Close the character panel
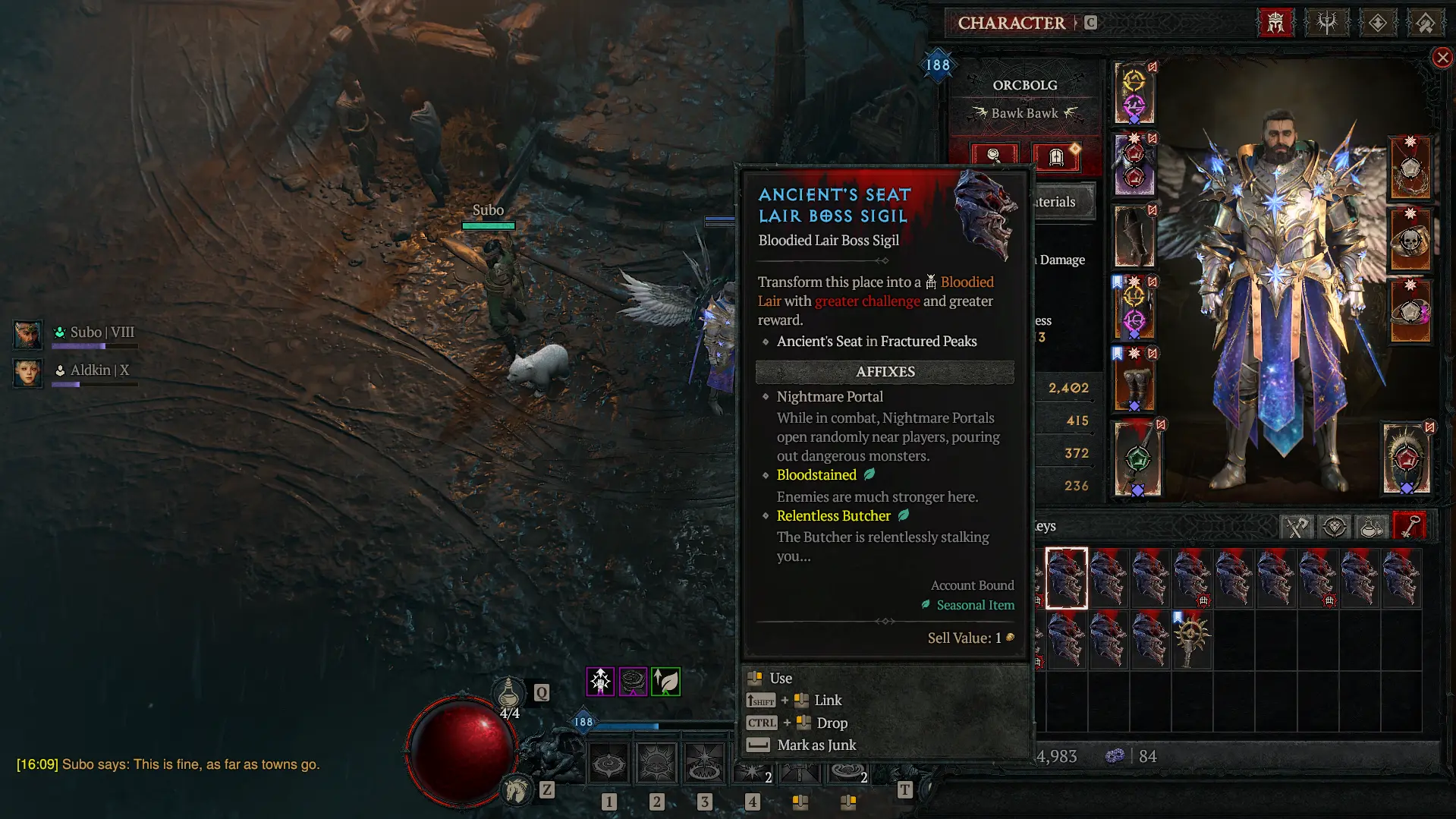1456x819 pixels. [x=1442, y=58]
